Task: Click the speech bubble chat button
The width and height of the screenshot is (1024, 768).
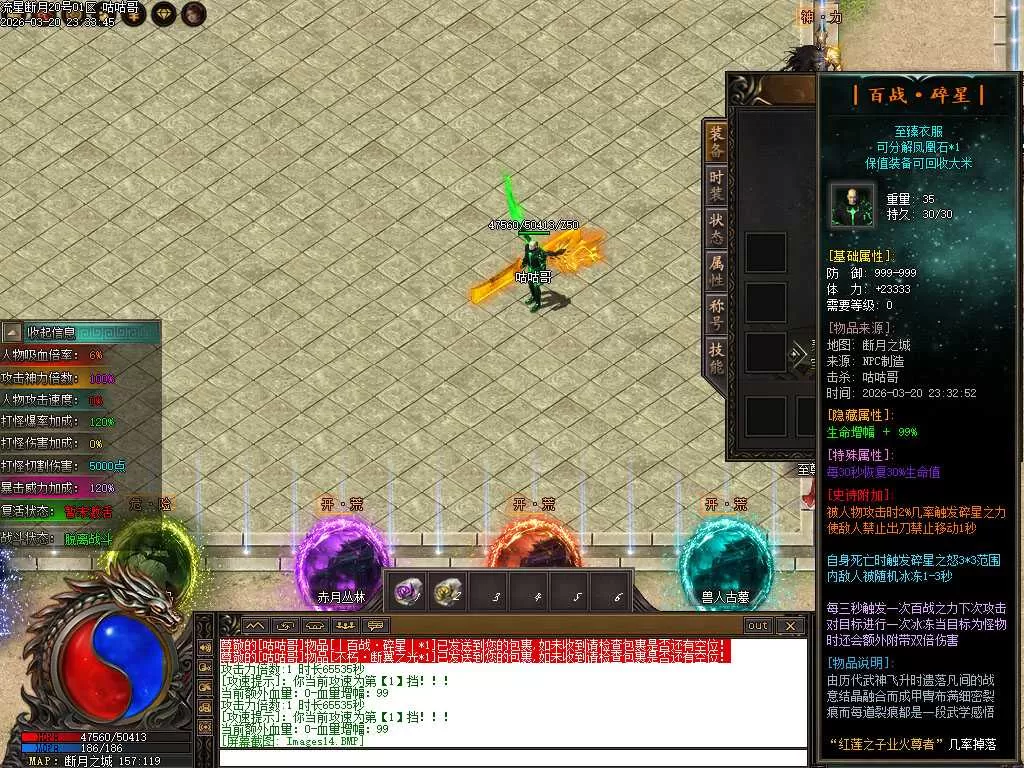Action: [377, 626]
